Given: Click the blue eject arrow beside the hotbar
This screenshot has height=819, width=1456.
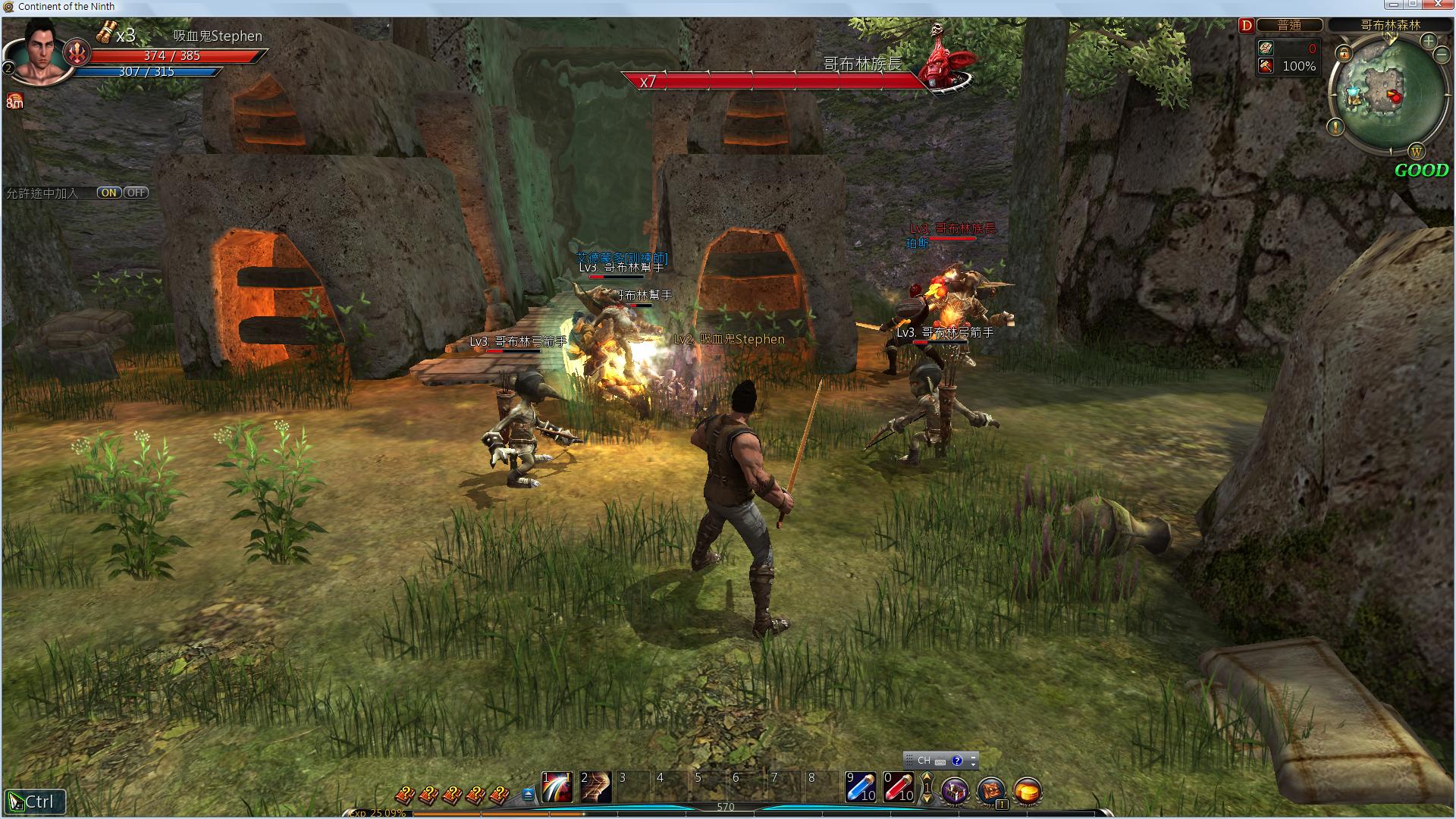Looking at the screenshot, I should pos(529,794).
